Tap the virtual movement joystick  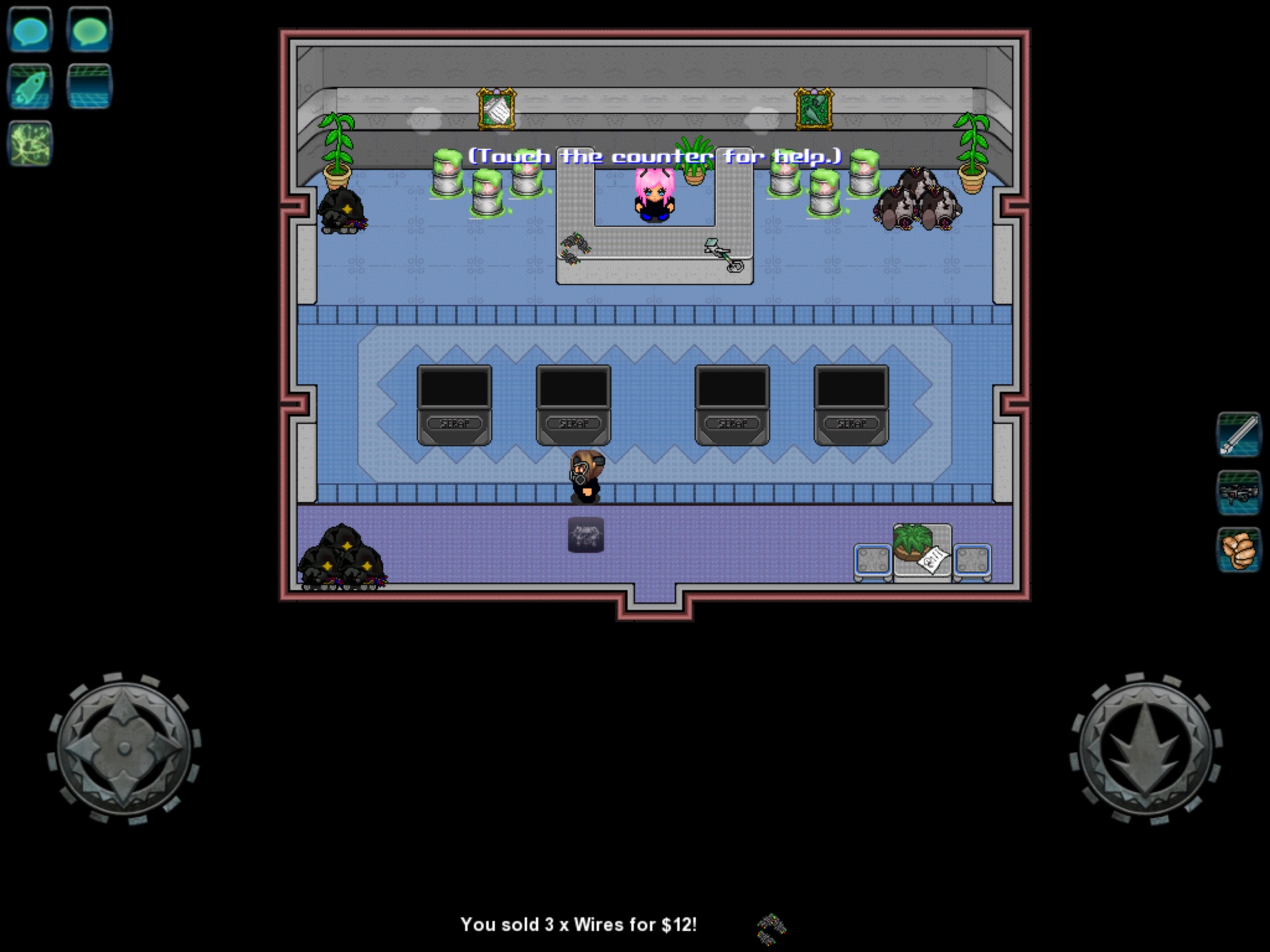click(x=124, y=748)
